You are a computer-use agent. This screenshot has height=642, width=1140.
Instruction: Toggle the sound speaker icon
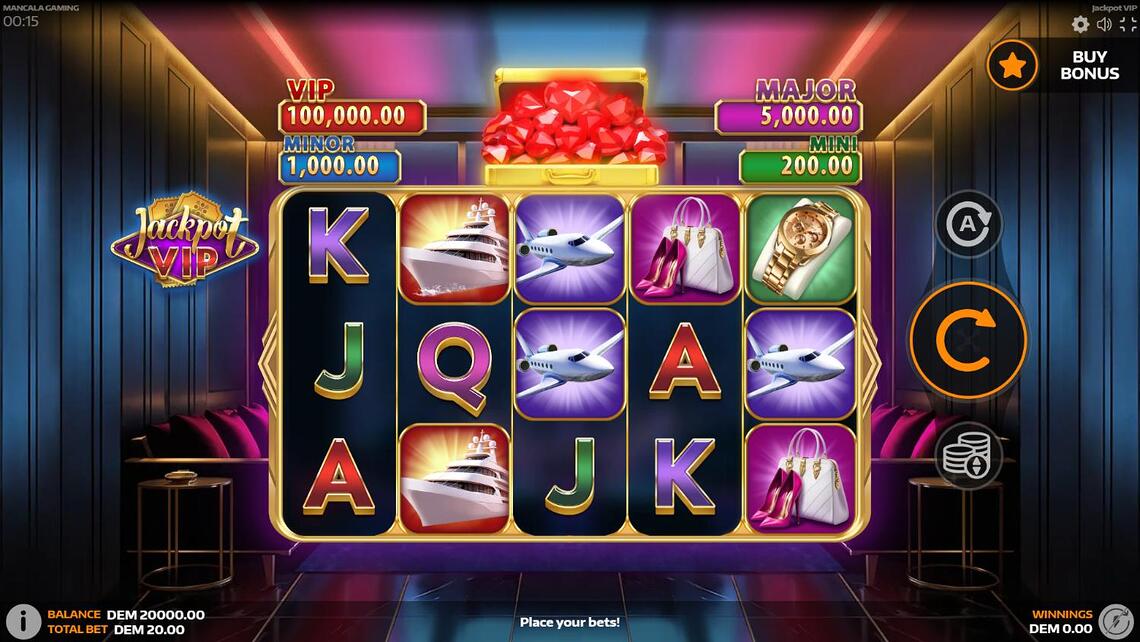click(1104, 25)
